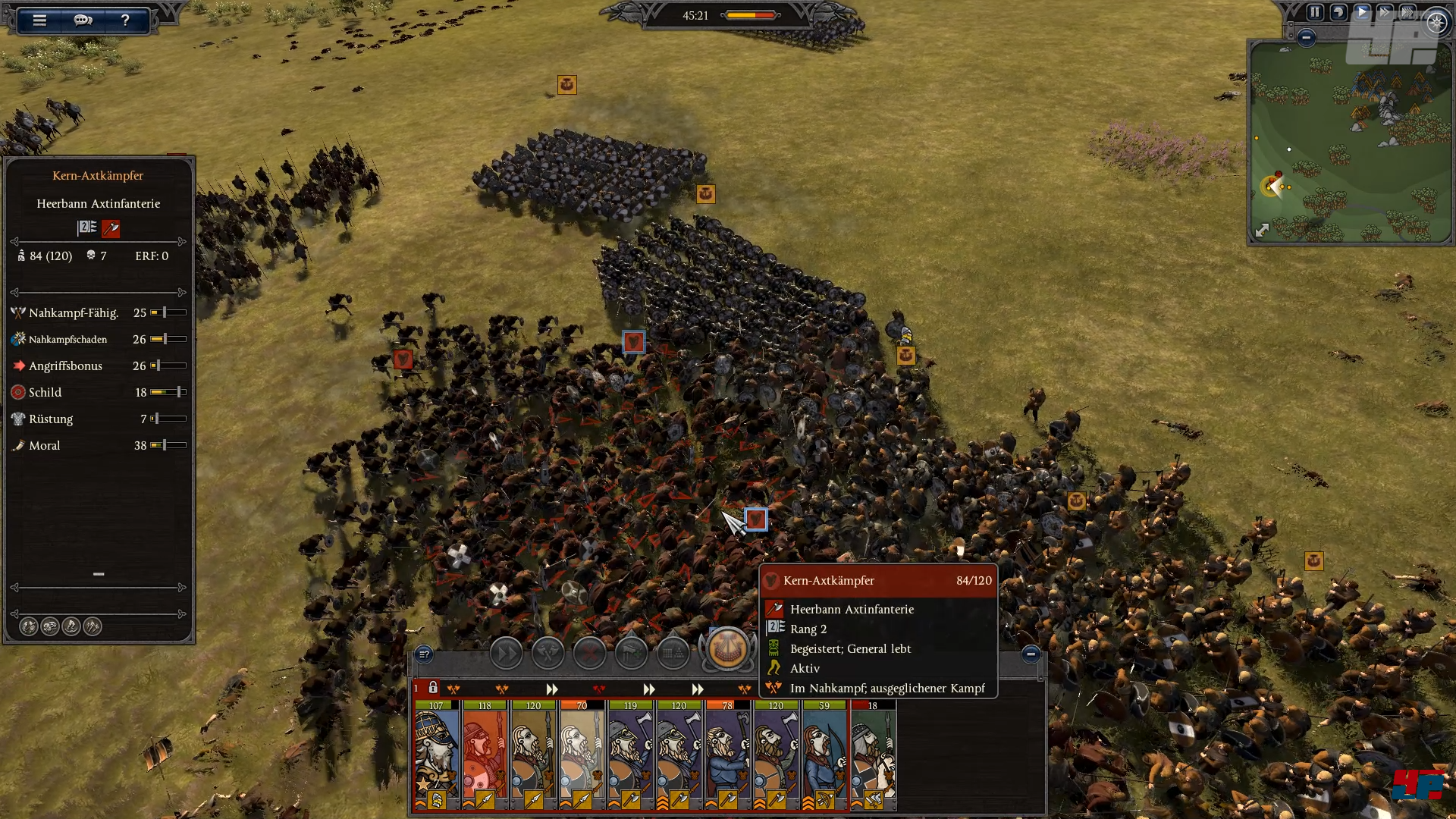Open help via the question mark button
The width and height of the screenshot is (1456, 819).
point(125,20)
